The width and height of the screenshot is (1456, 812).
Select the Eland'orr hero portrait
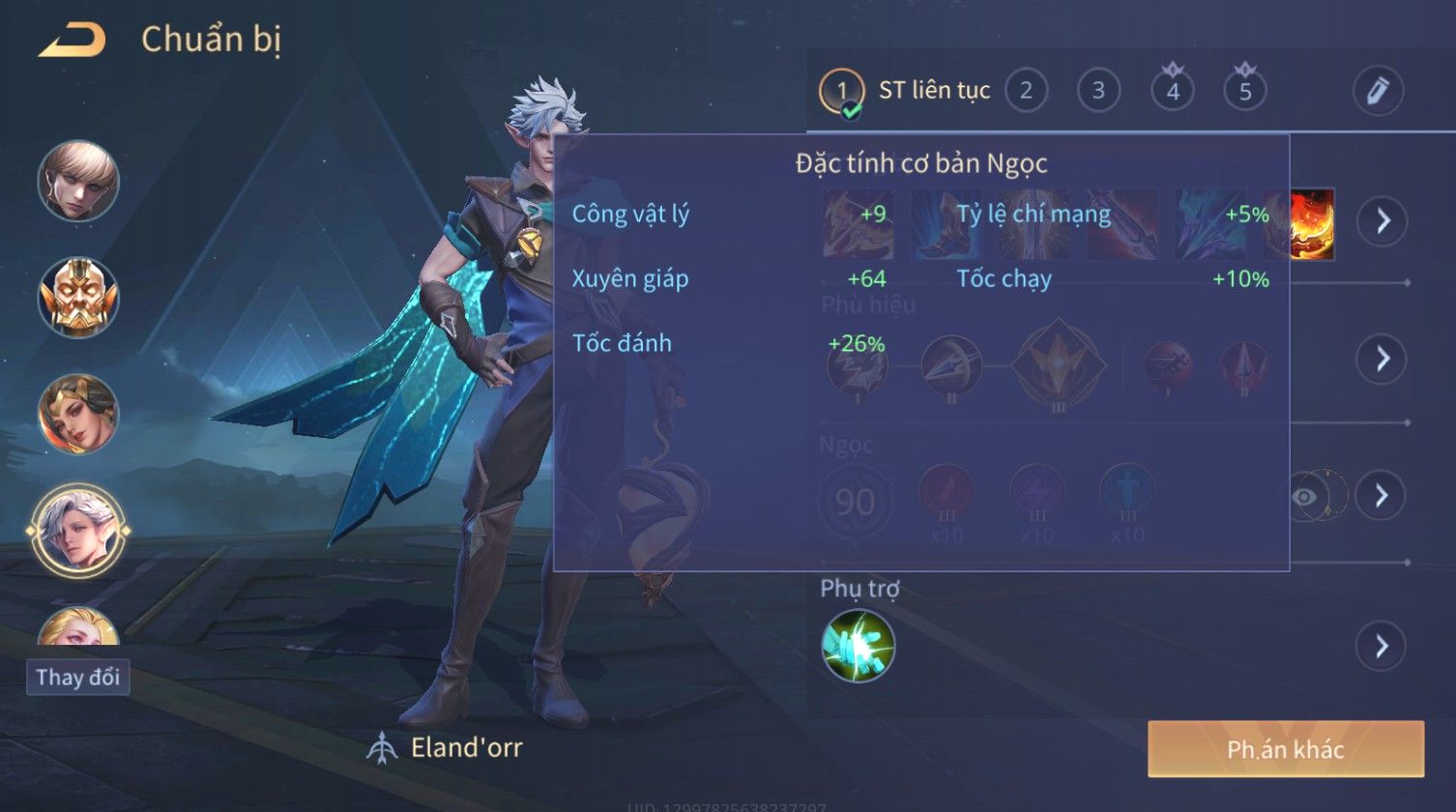[78, 528]
